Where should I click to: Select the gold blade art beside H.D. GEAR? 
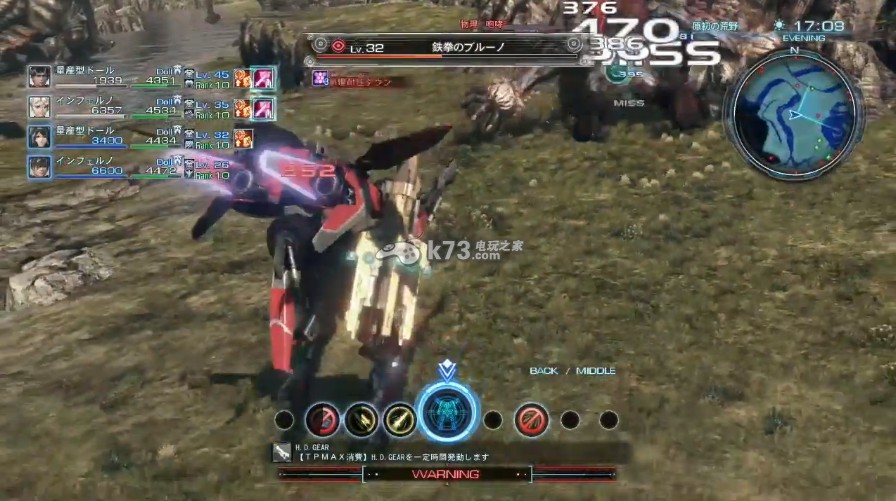coord(399,419)
